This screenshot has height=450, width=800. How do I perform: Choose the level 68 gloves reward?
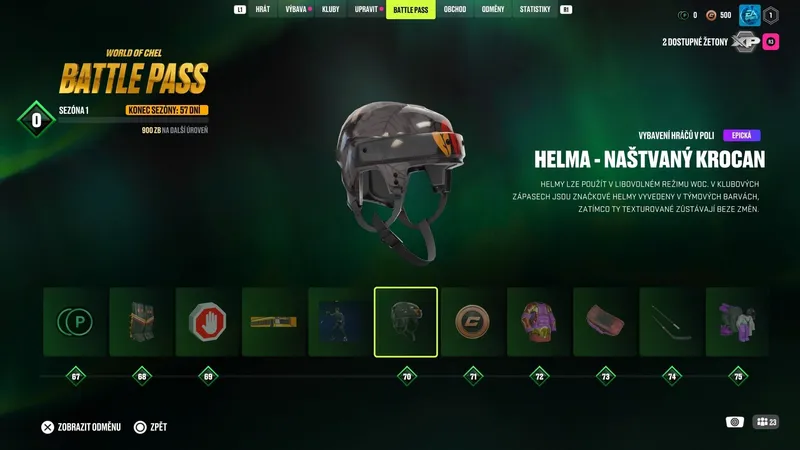141,322
